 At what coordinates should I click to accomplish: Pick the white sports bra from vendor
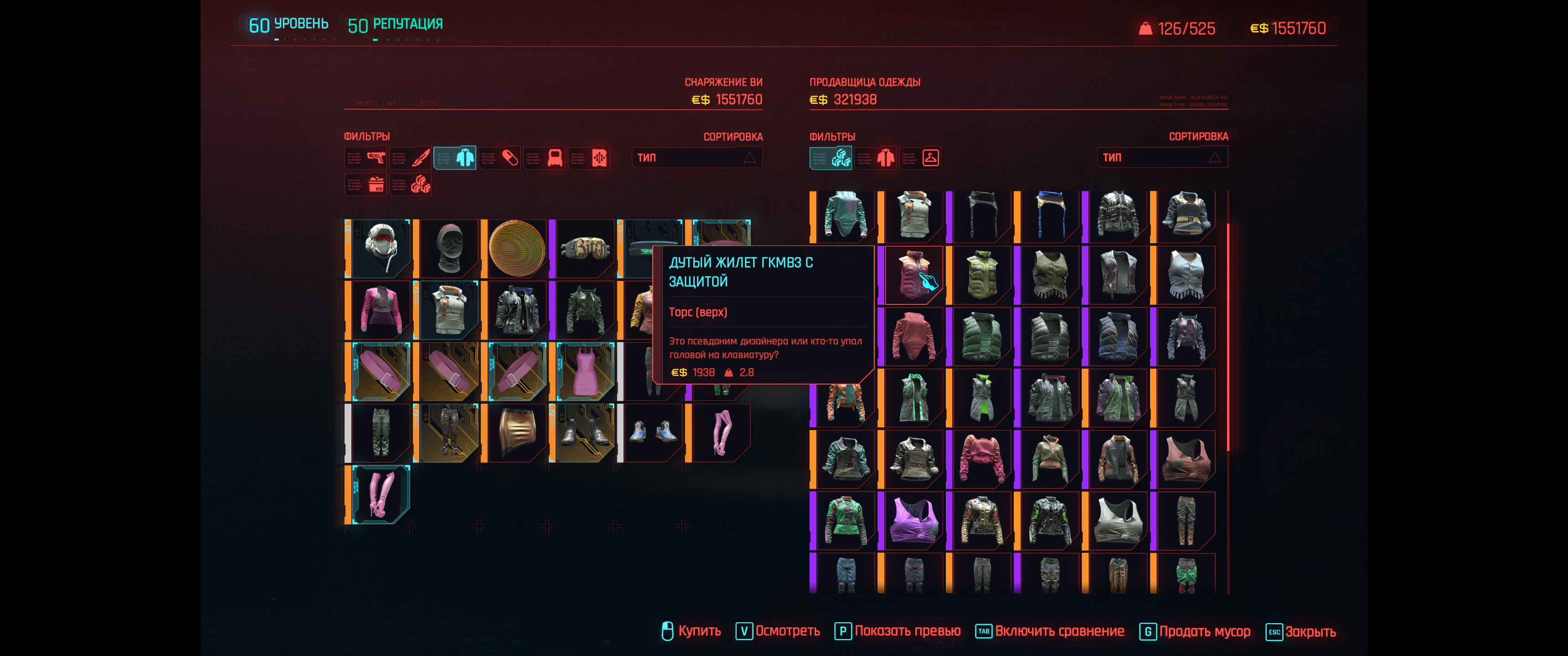pos(1118,520)
